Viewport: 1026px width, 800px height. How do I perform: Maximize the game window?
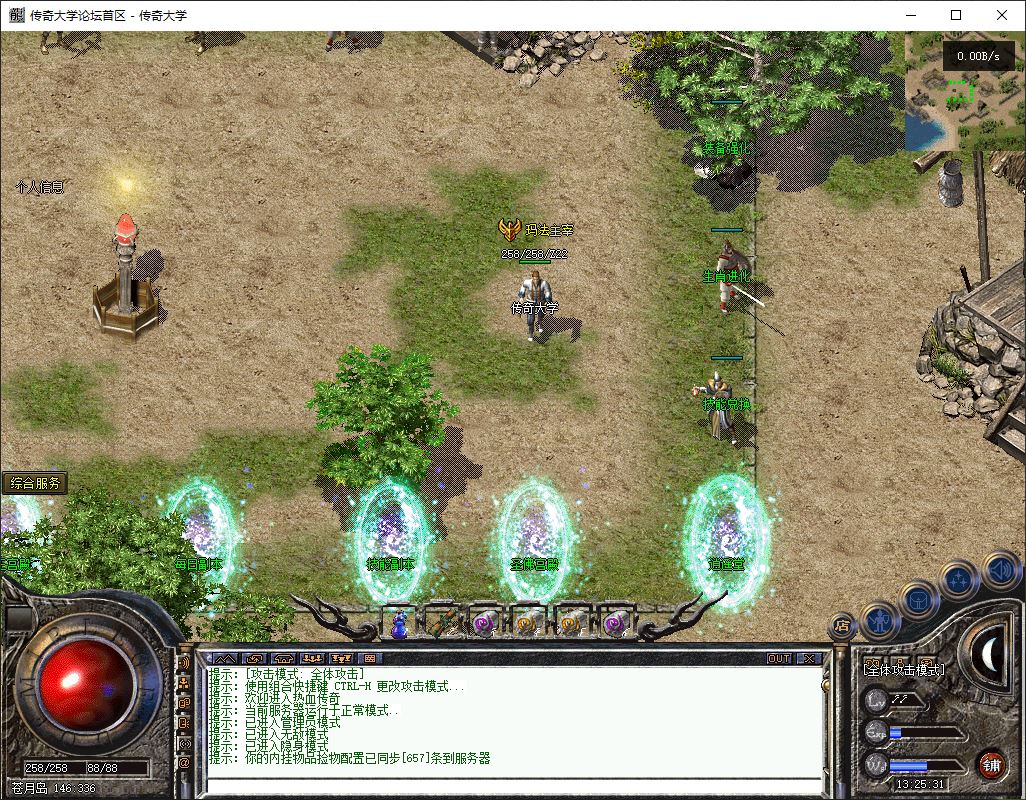956,15
